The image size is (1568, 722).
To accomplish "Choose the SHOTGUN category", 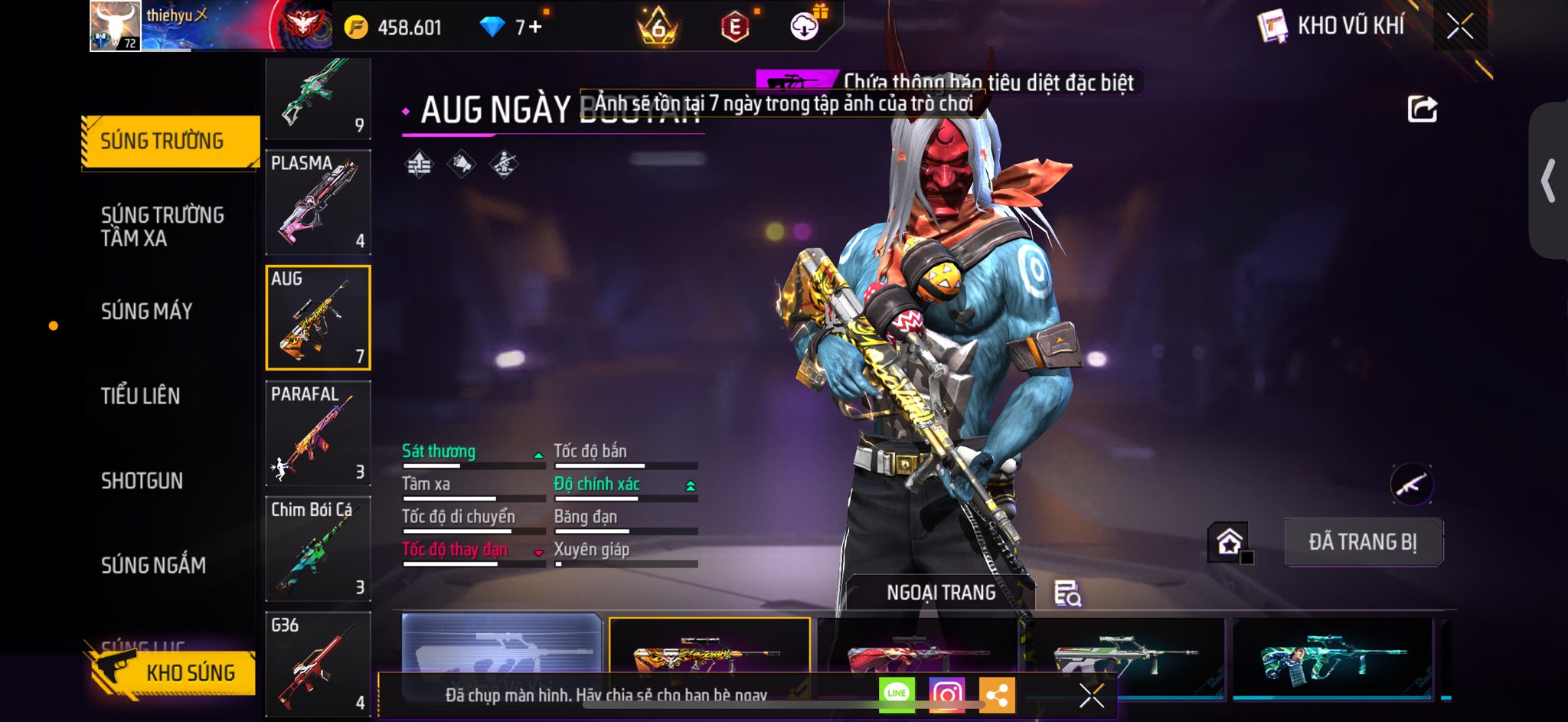I will (142, 481).
